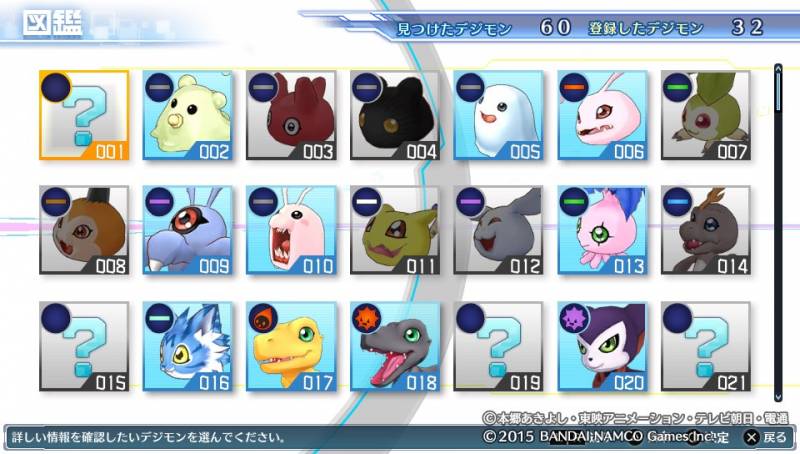
Task: Open entry 010 white screaming Digimon
Action: (291, 231)
